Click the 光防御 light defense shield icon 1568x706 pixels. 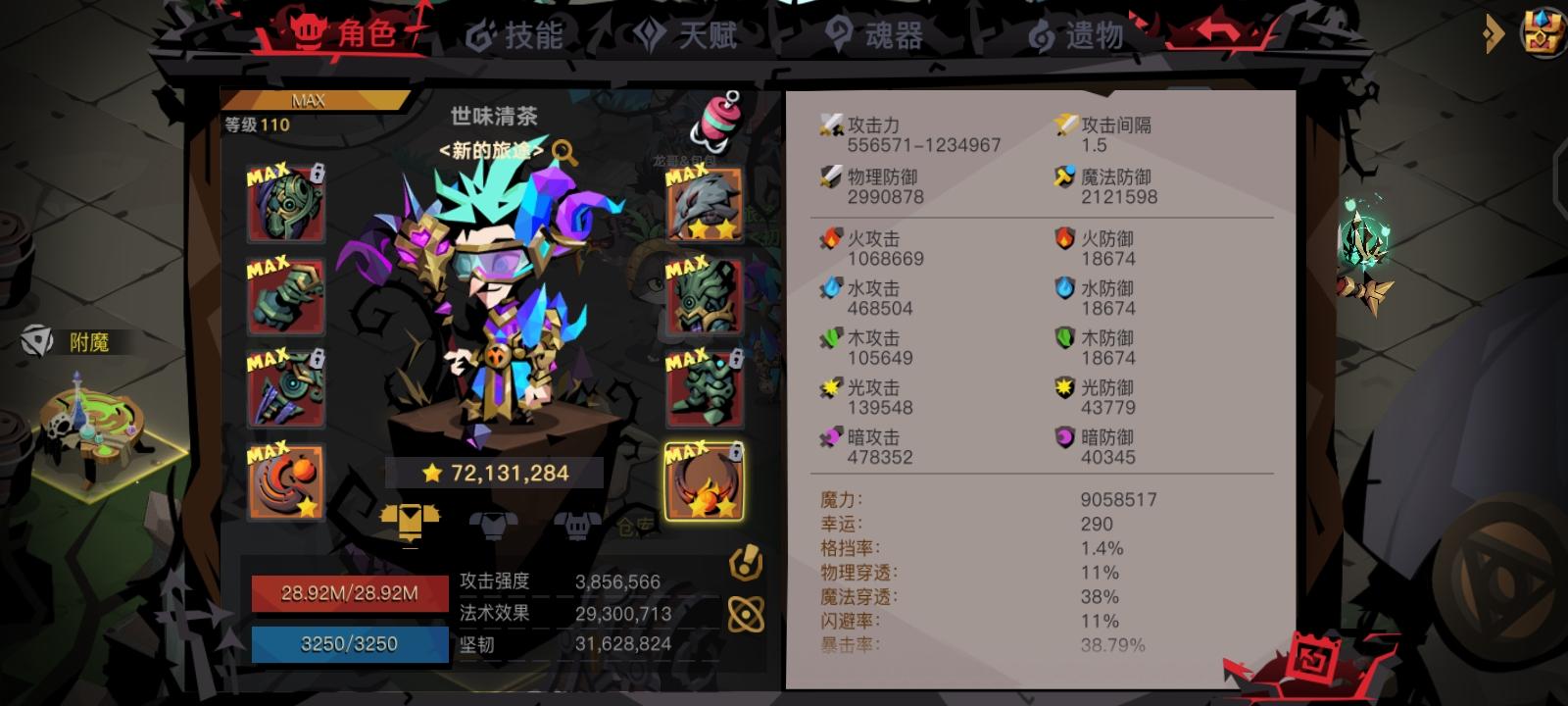point(1065,387)
